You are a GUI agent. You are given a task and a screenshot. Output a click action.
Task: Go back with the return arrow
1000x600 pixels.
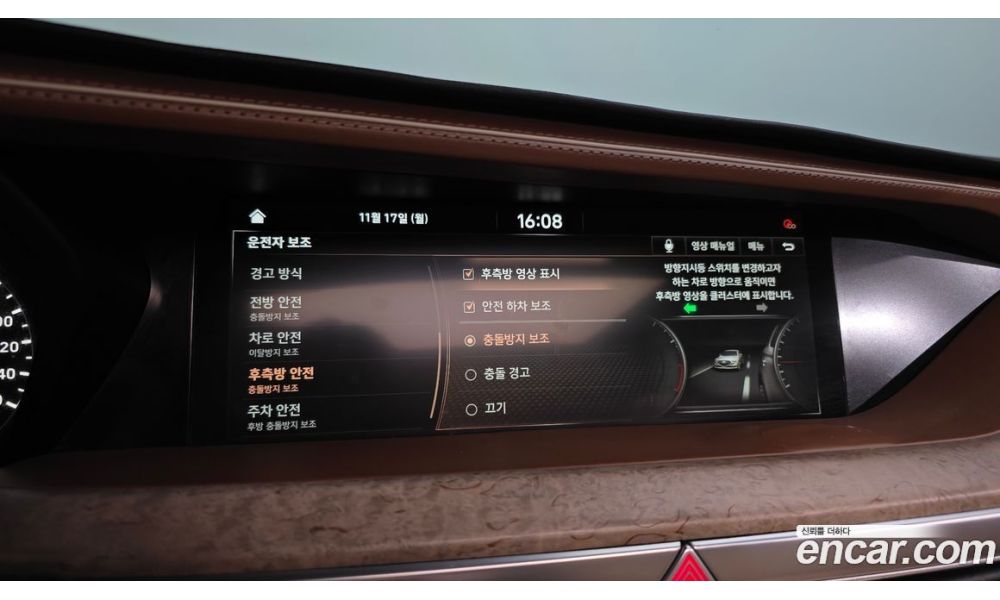(789, 246)
